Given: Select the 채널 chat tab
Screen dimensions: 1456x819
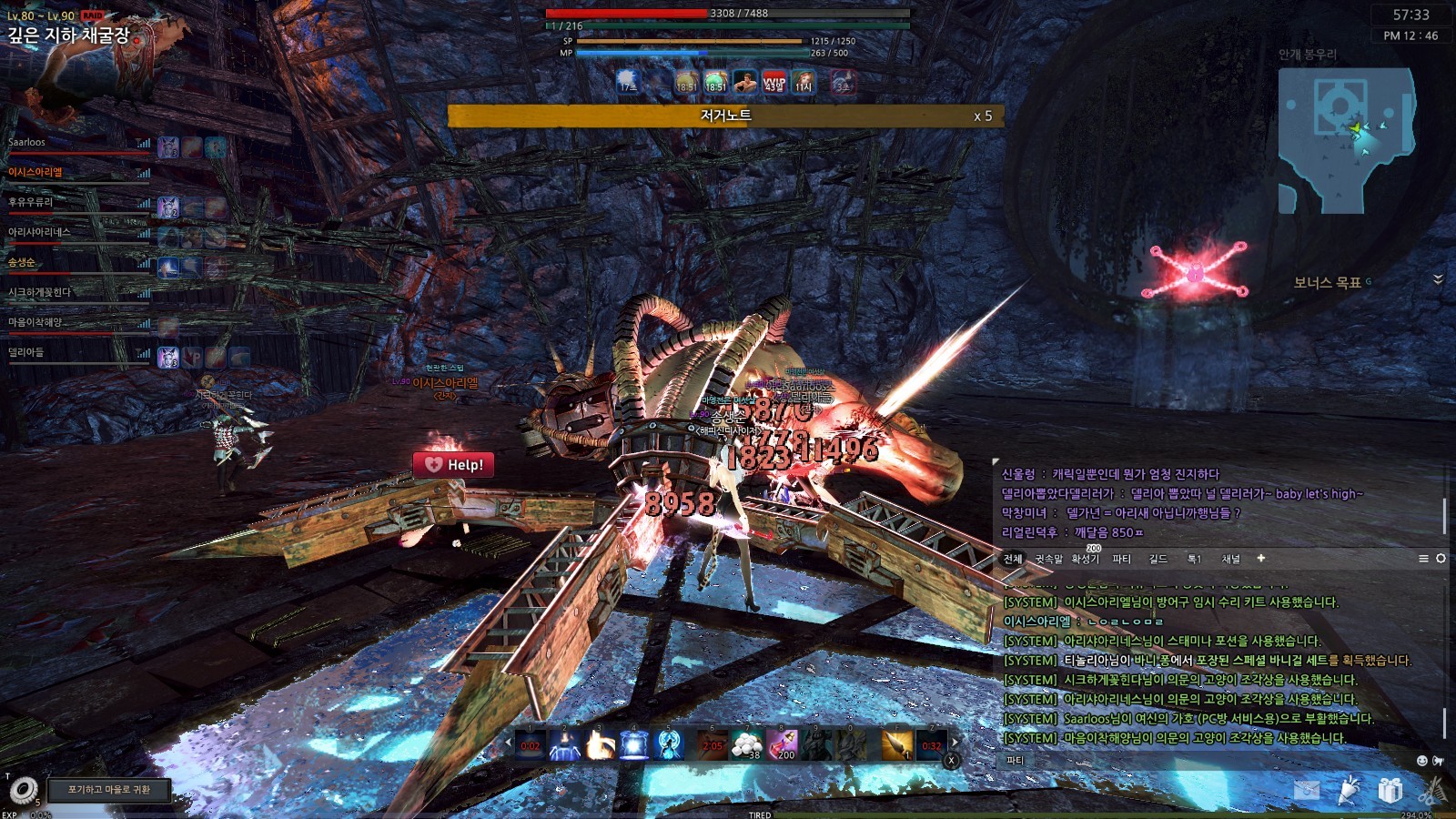Looking at the screenshot, I should click(x=1230, y=559).
